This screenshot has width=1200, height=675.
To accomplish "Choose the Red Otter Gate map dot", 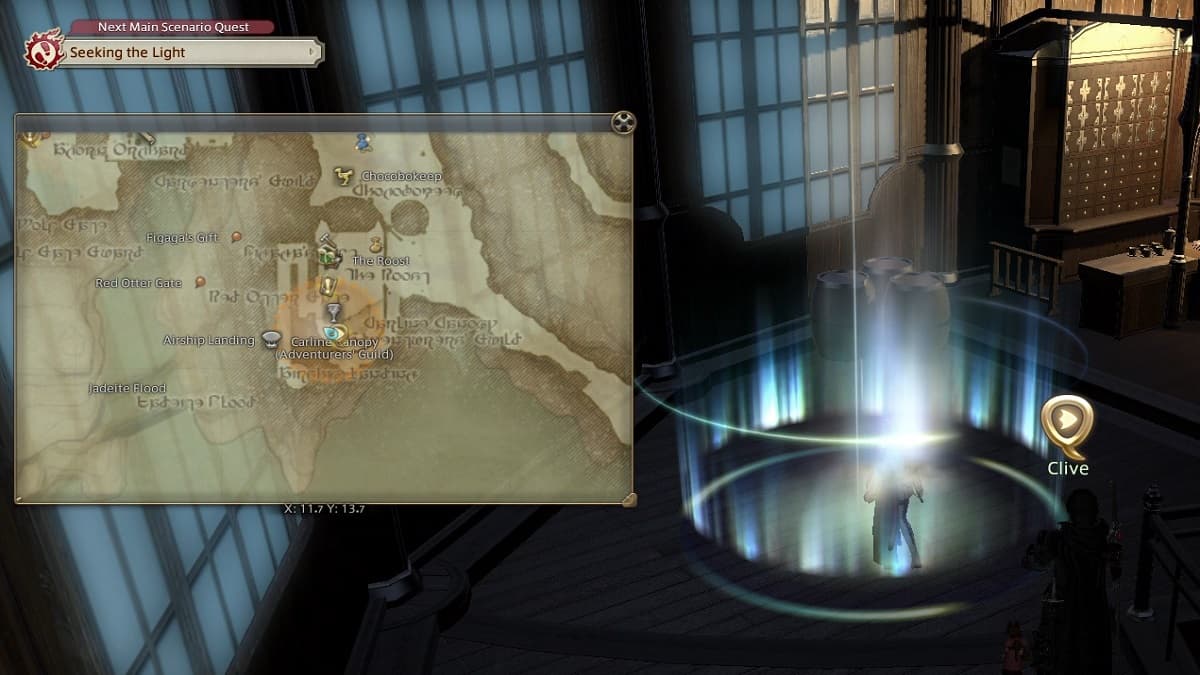I will [200, 282].
